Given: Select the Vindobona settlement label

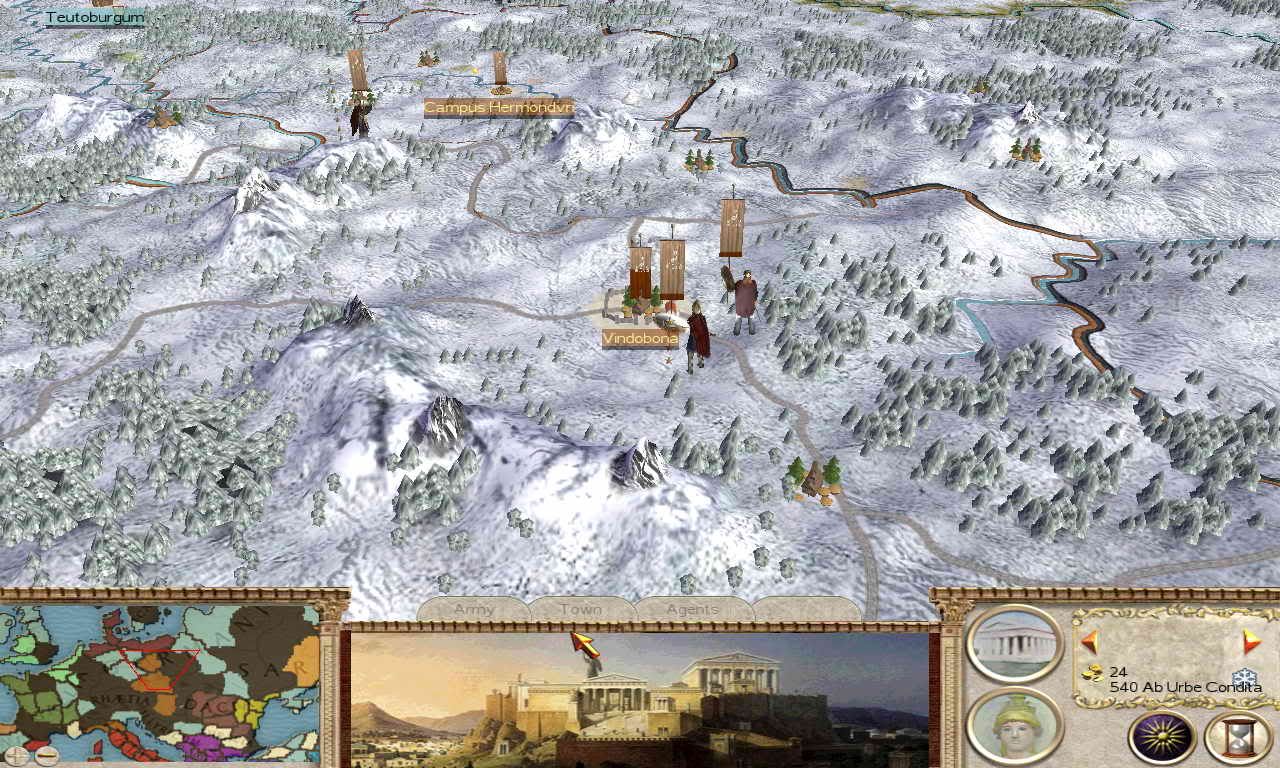Looking at the screenshot, I should (640, 339).
